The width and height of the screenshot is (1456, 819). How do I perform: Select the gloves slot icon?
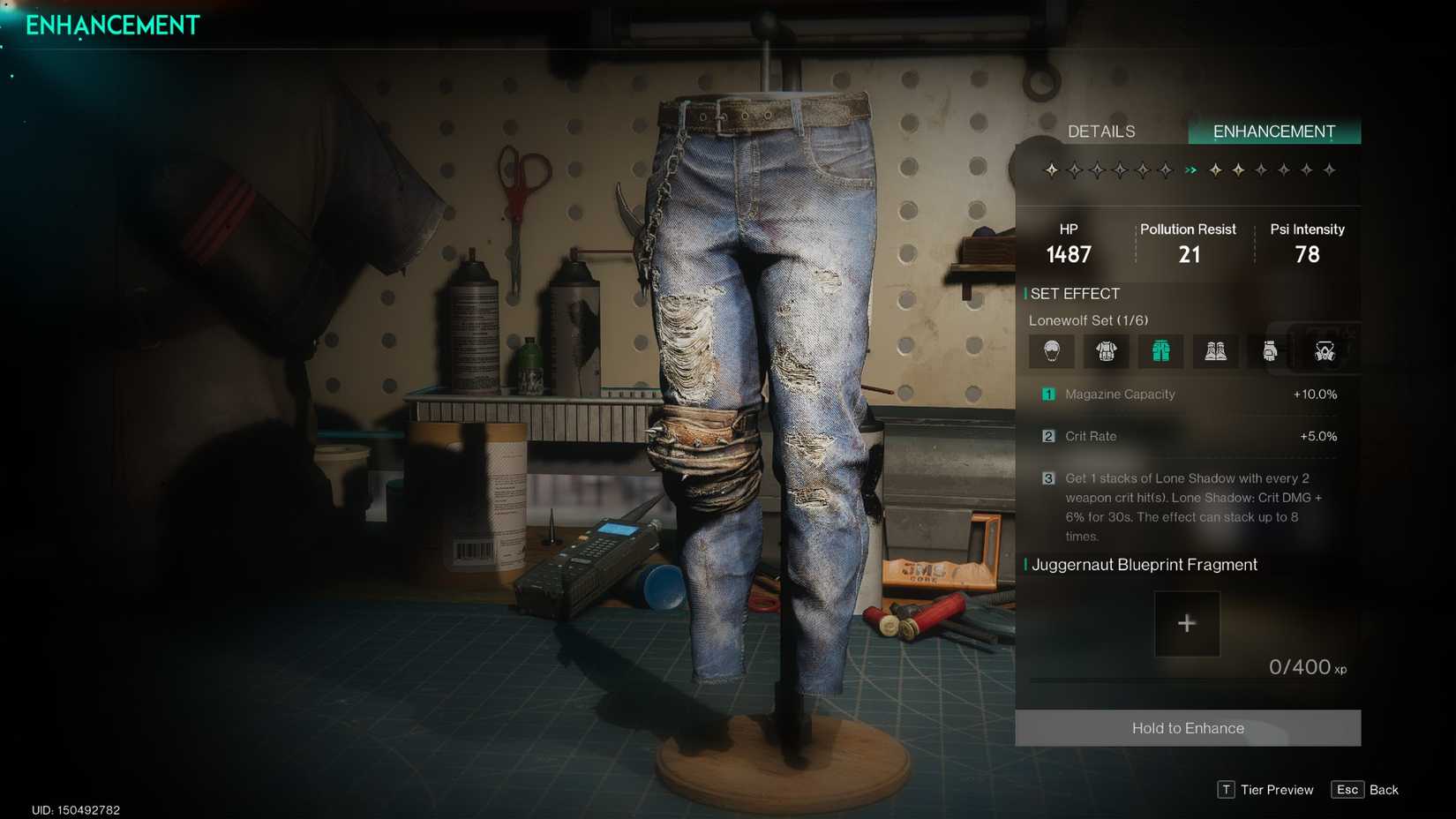click(x=1270, y=350)
